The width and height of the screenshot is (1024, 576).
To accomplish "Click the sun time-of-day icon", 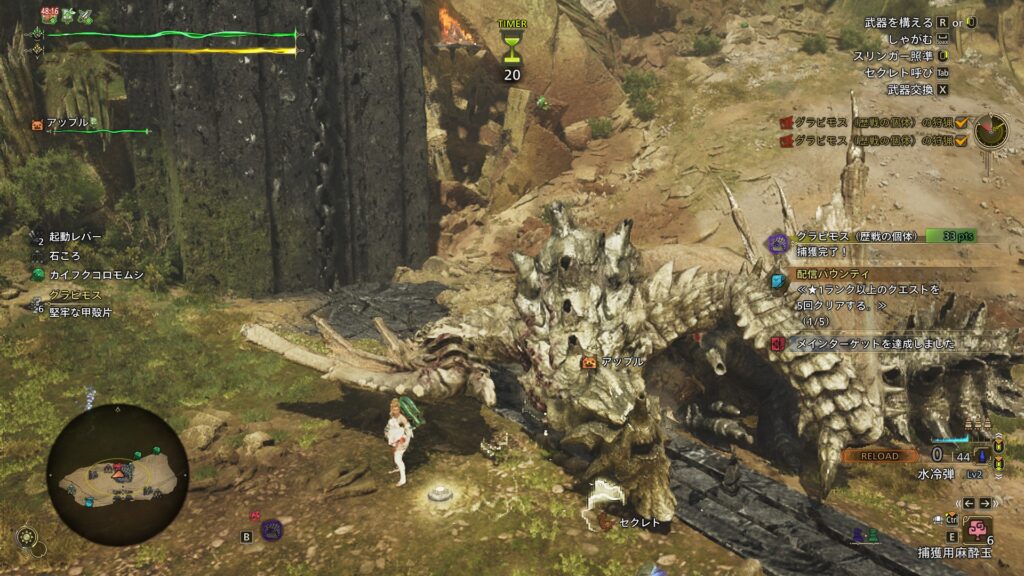I will 28,536.
